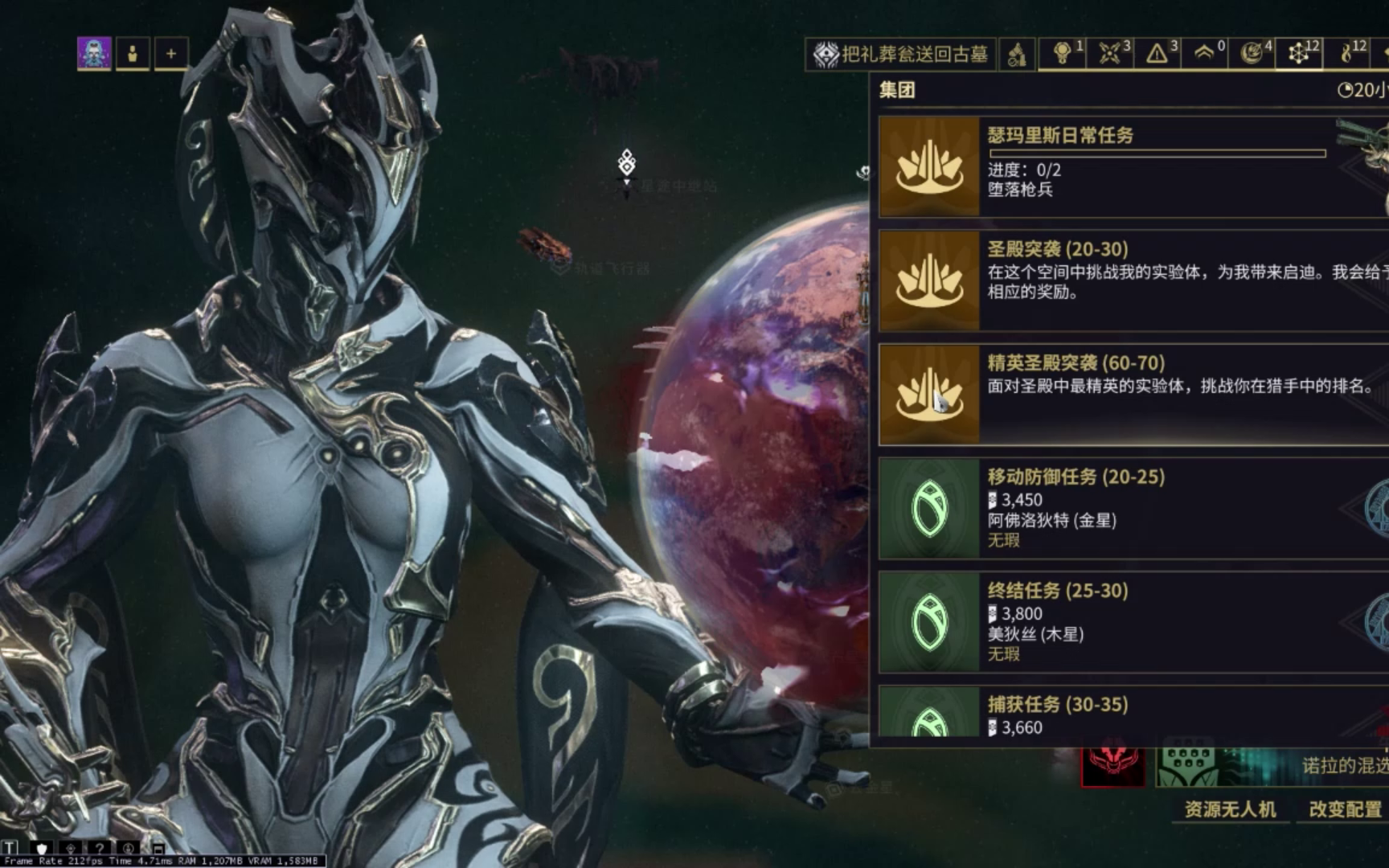The width and height of the screenshot is (1389, 868).
Task: Select the snowflake syndicate tab with badge 12
Action: [1299, 54]
